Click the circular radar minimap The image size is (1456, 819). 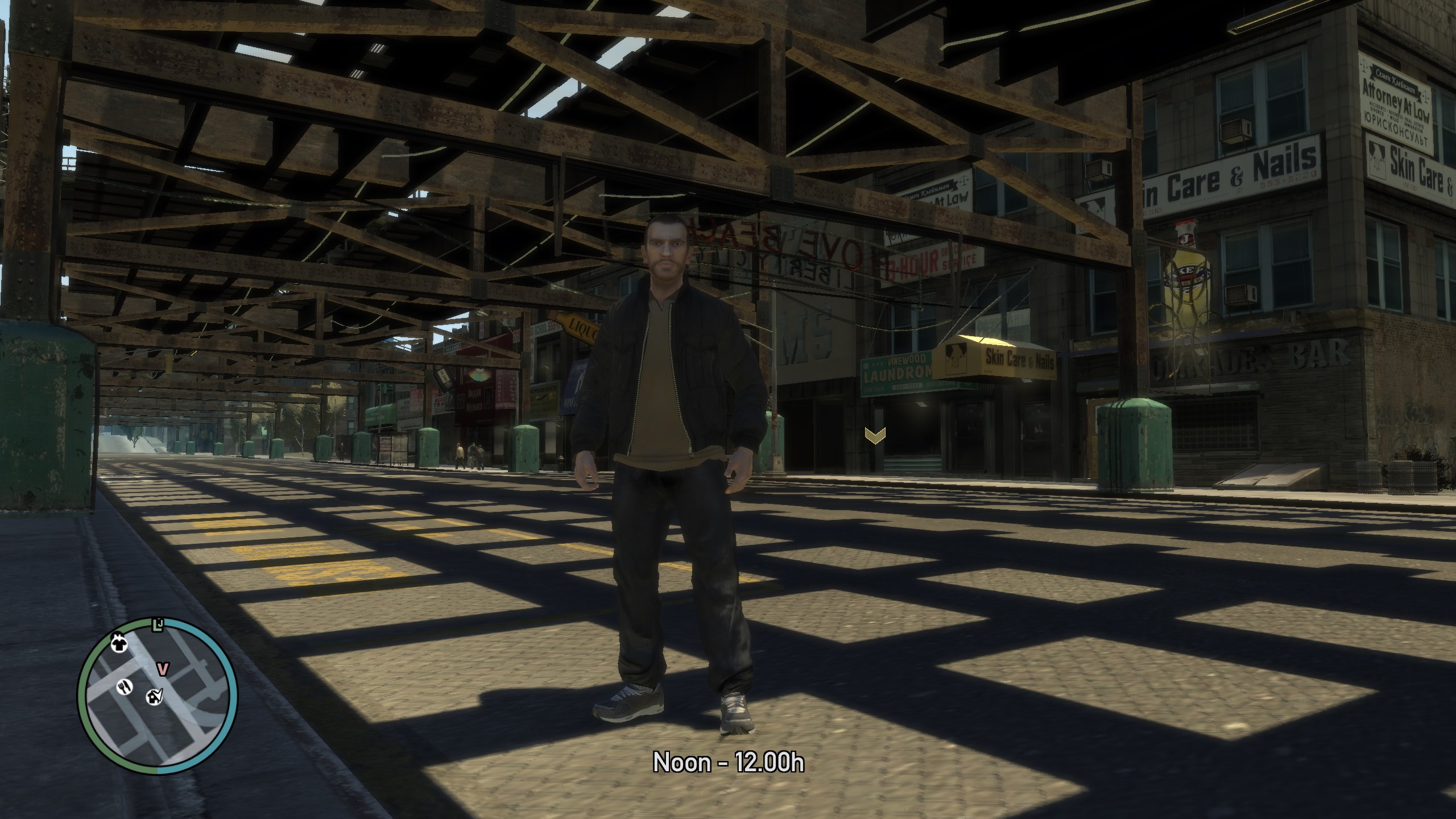coord(158,696)
